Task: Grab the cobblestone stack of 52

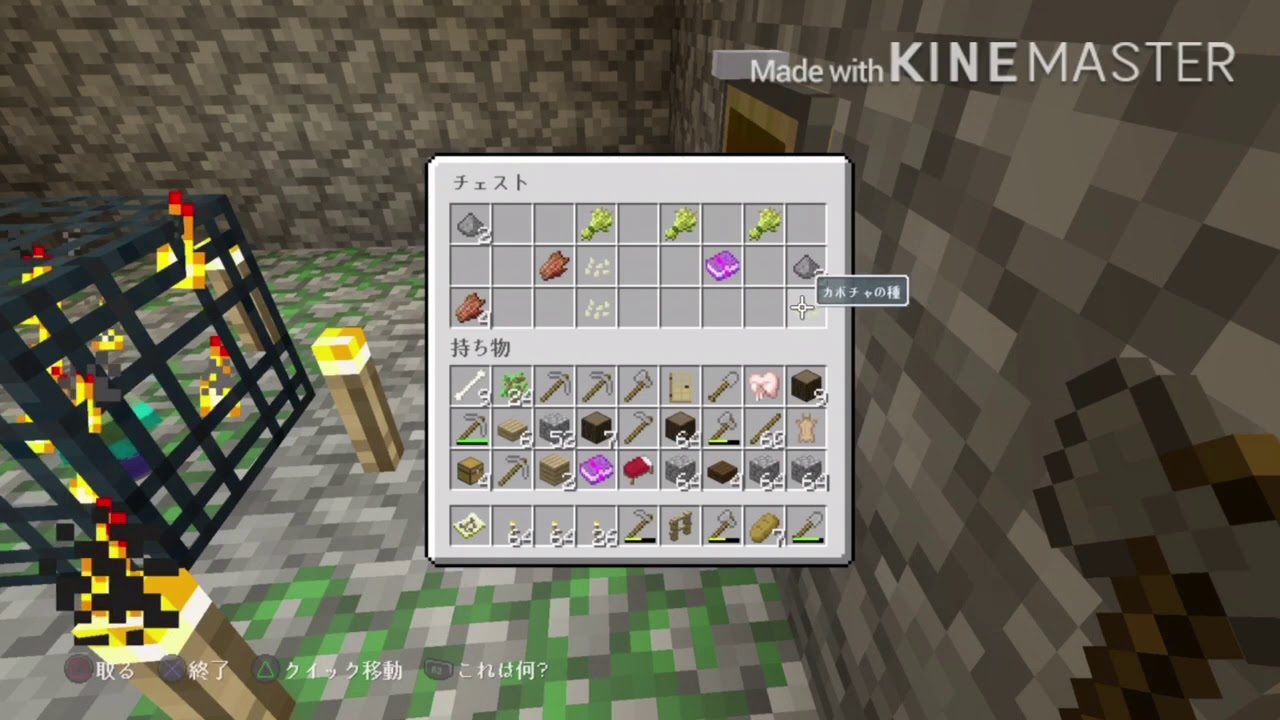Action: [x=554, y=428]
